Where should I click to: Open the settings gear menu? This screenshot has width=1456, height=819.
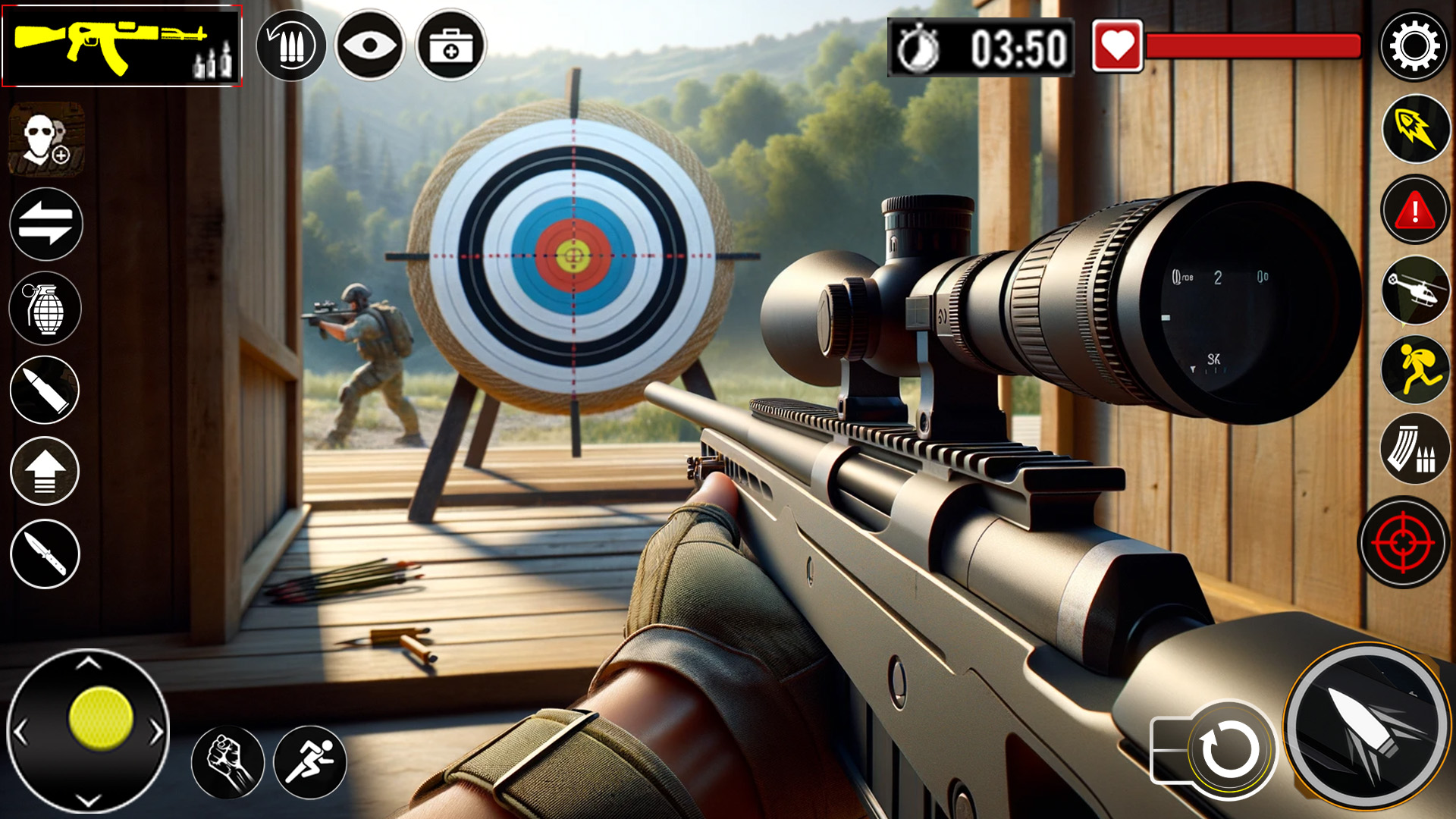tap(1415, 45)
